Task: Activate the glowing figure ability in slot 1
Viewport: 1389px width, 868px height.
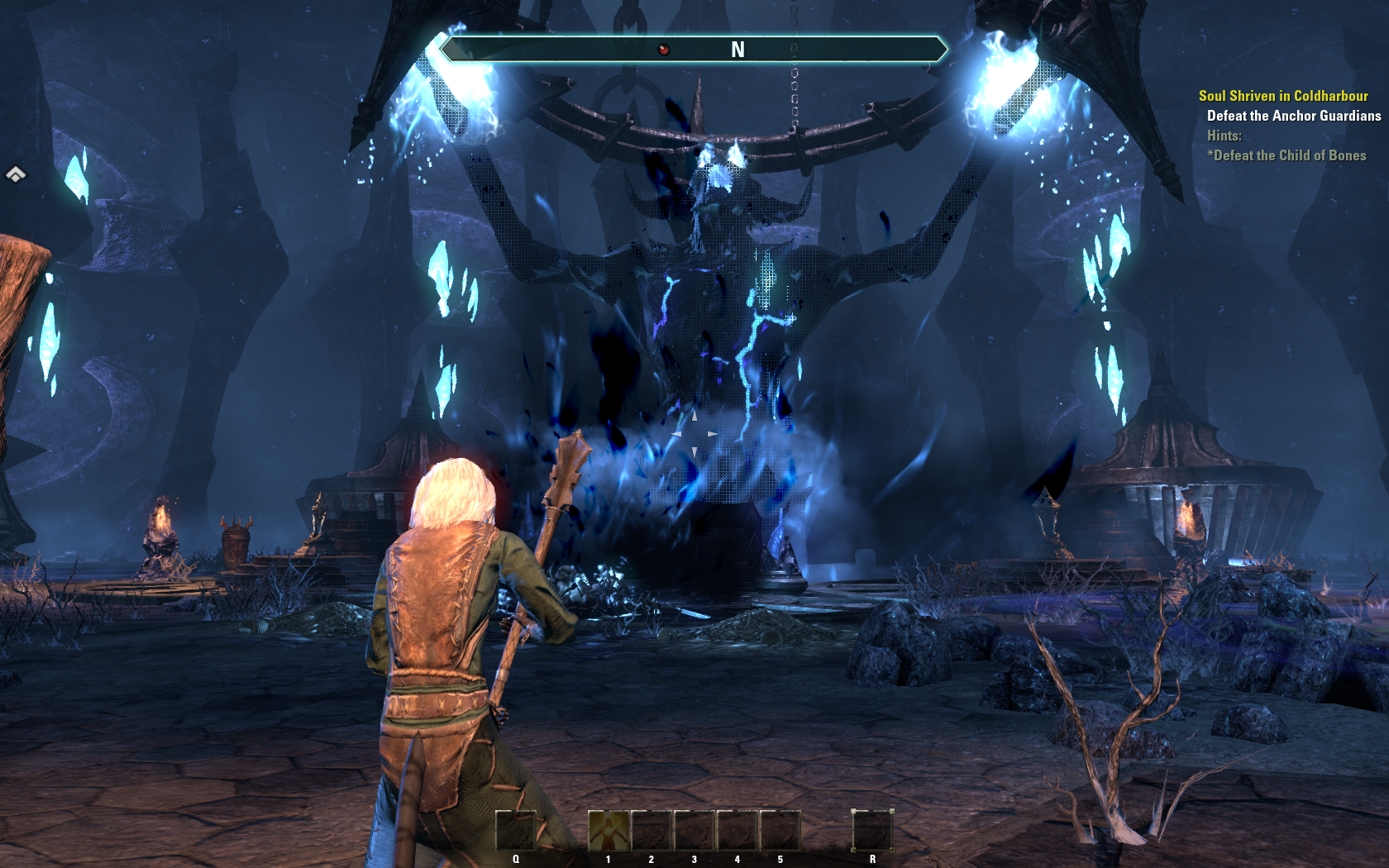Action: (609, 830)
